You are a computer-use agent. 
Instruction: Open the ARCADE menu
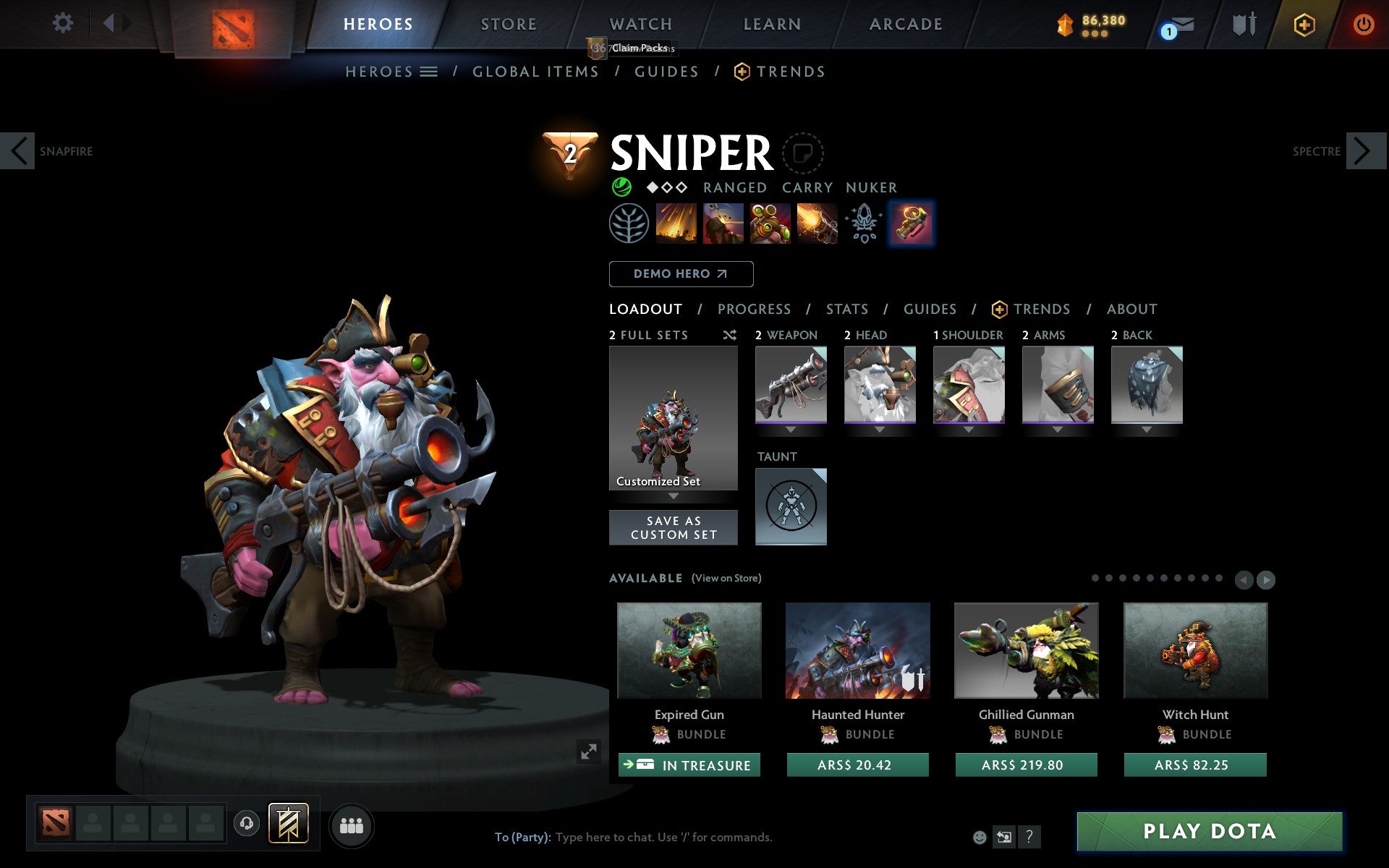point(904,24)
